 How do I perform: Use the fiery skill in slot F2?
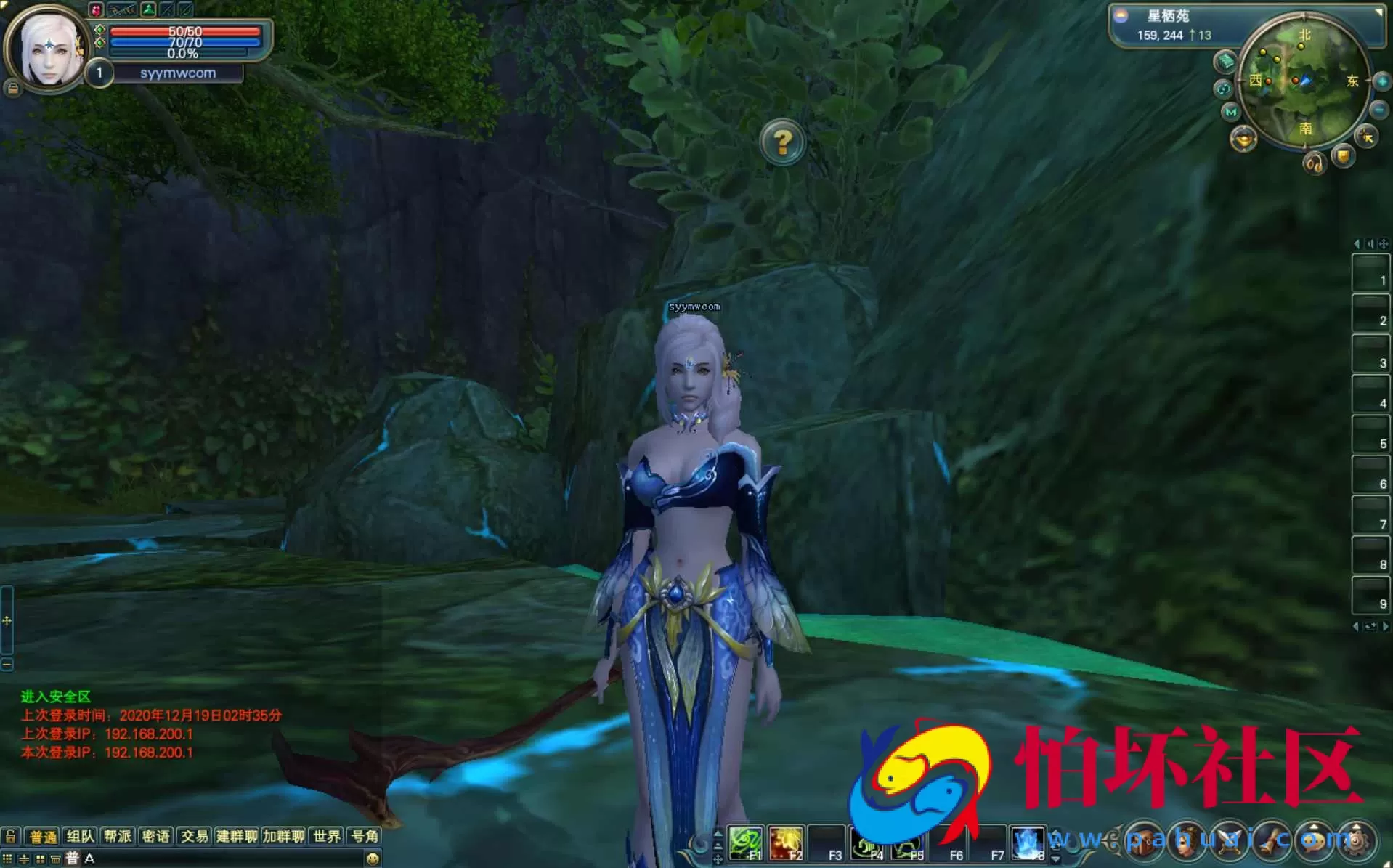point(786,843)
